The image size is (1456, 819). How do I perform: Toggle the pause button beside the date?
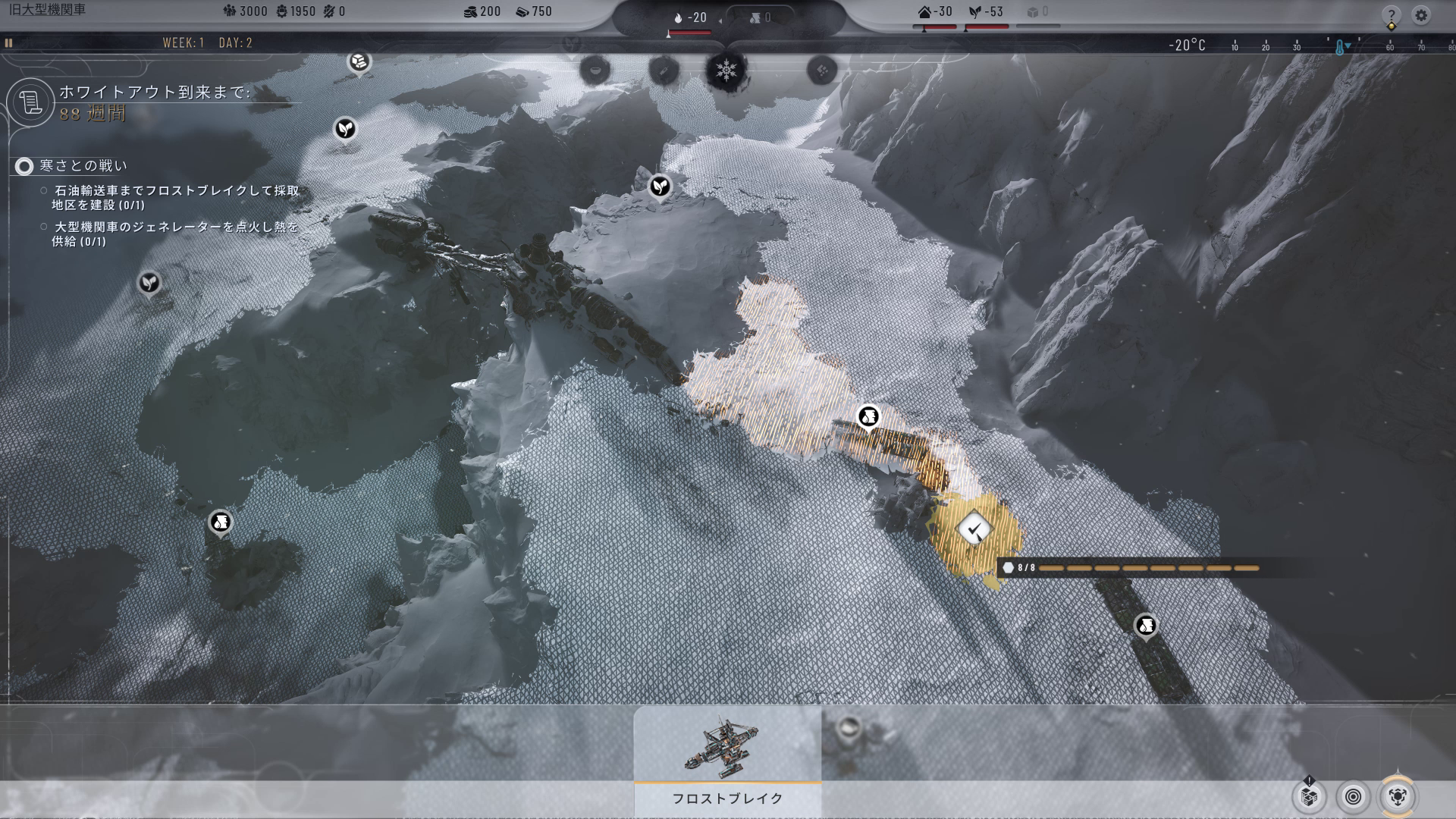[9, 42]
